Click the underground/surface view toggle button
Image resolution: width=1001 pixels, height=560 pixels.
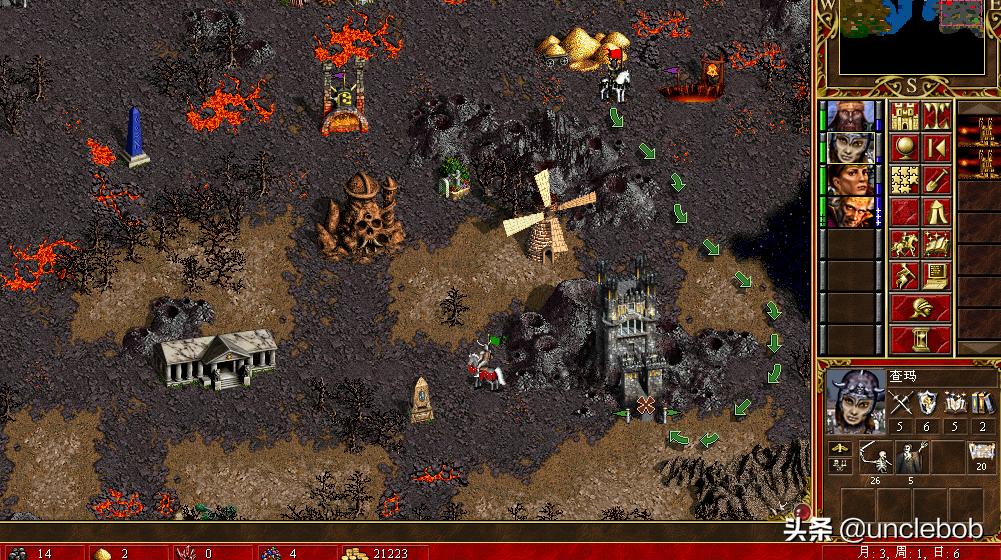coord(937,114)
